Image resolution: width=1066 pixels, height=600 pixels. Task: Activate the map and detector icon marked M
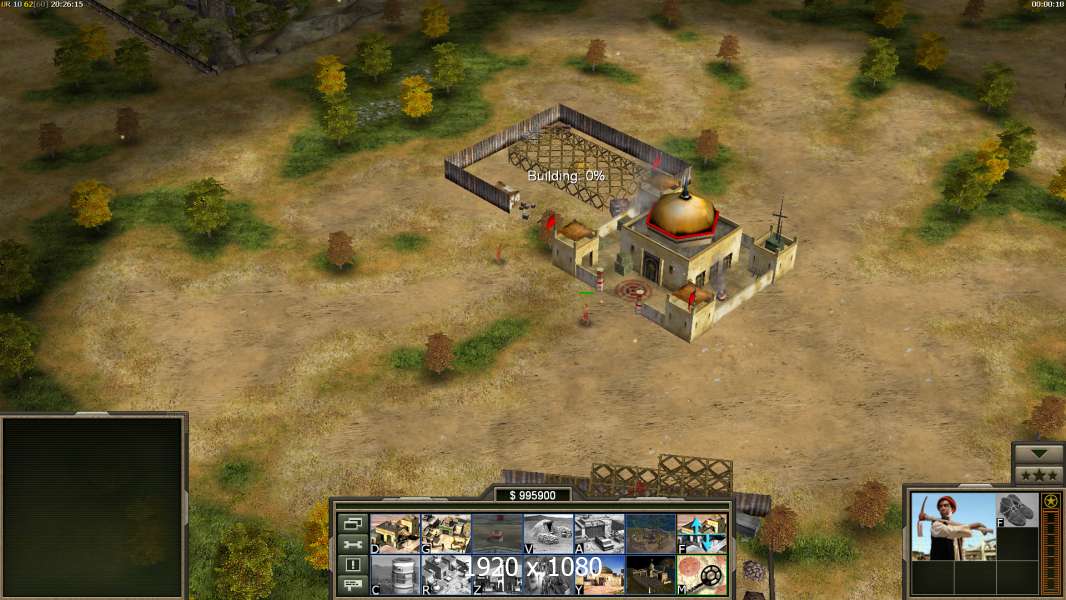pos(702,574)
